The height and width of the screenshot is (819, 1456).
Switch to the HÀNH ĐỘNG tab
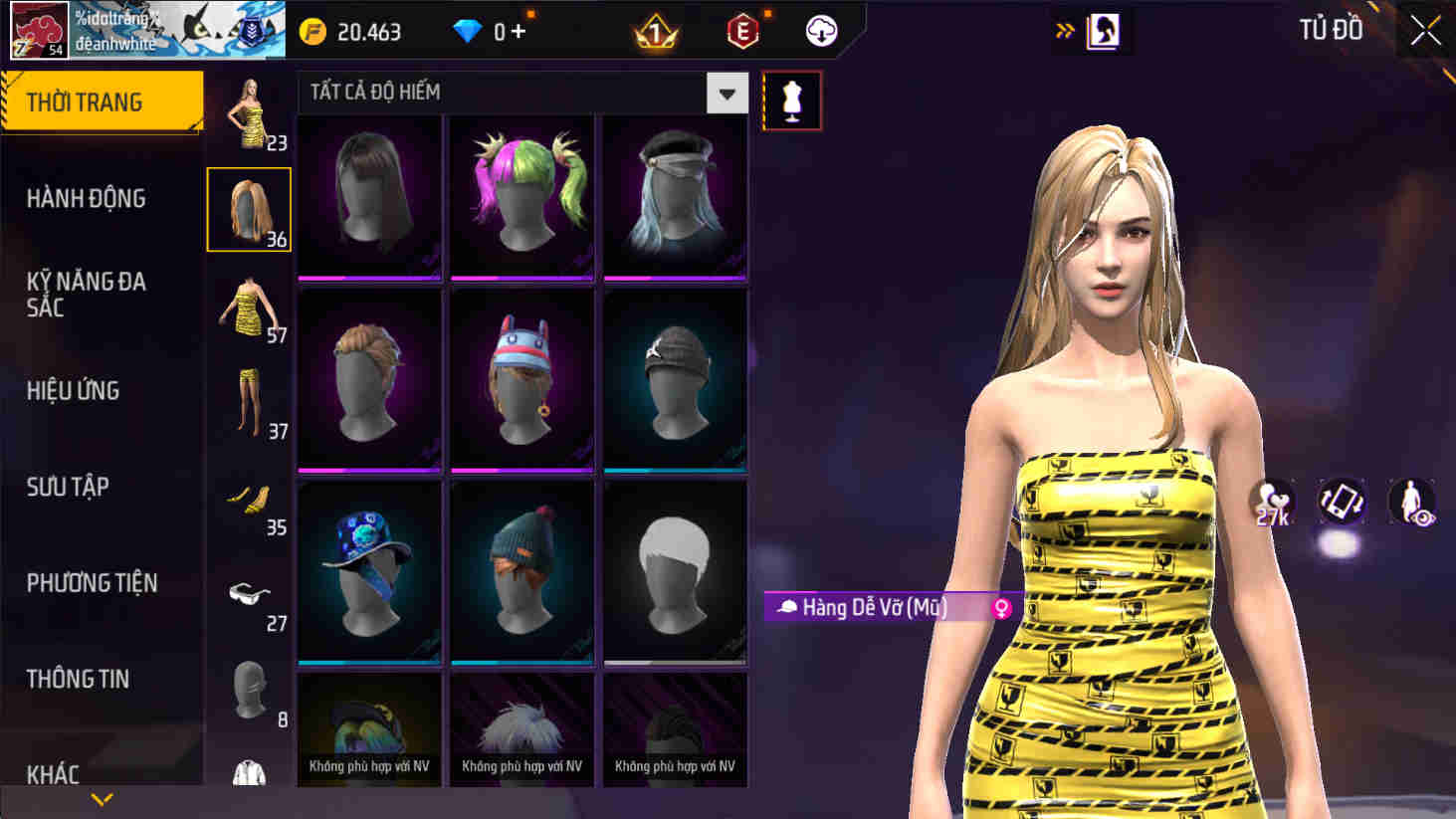(85, 198)
